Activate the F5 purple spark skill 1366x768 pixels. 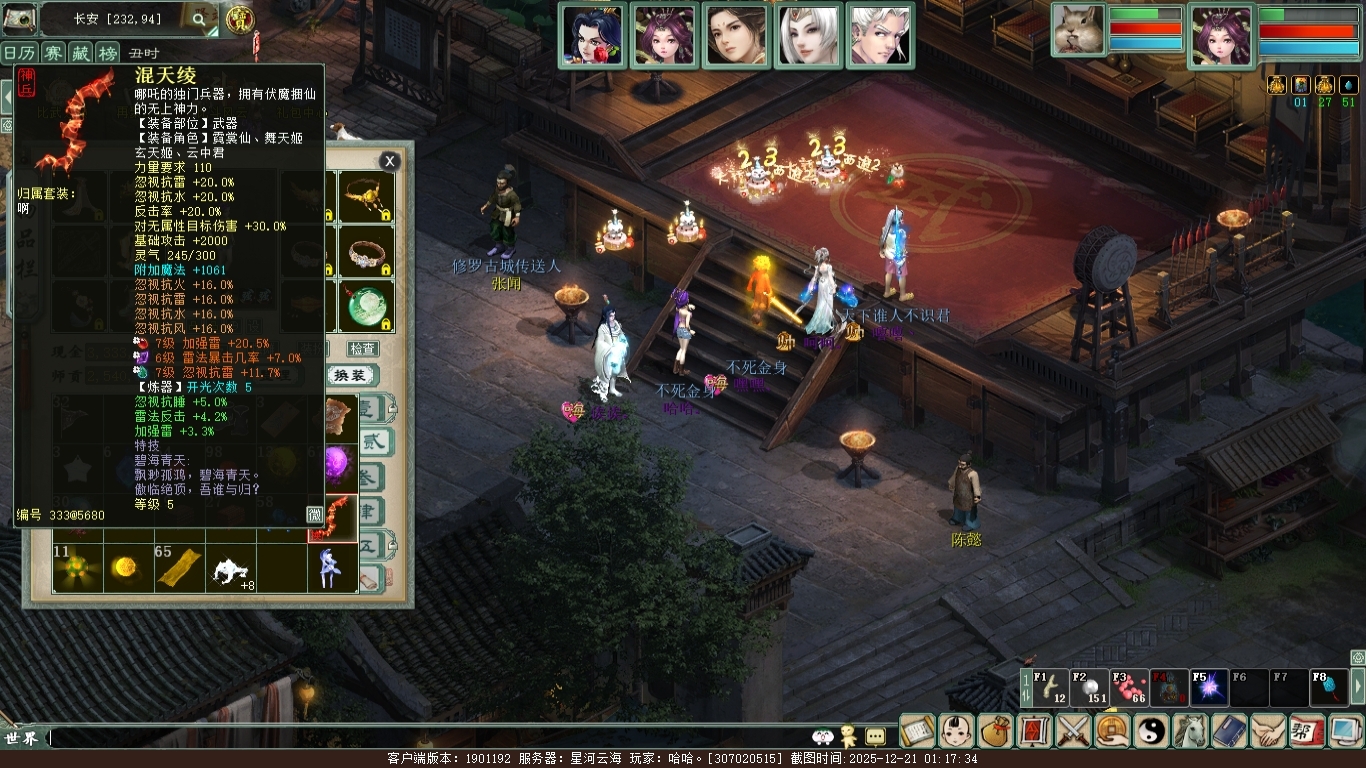point(1208,687)
